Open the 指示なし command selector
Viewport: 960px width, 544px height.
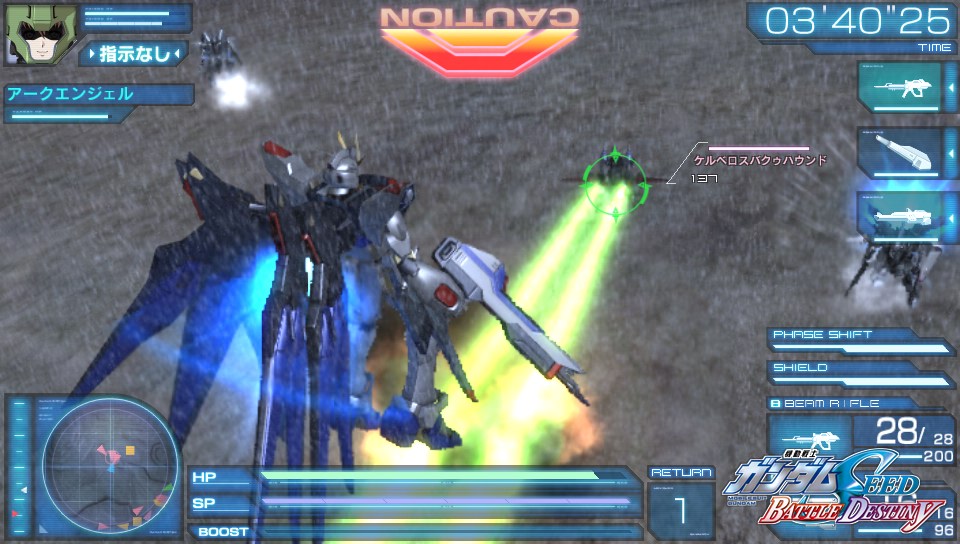[x=133, y=53]
